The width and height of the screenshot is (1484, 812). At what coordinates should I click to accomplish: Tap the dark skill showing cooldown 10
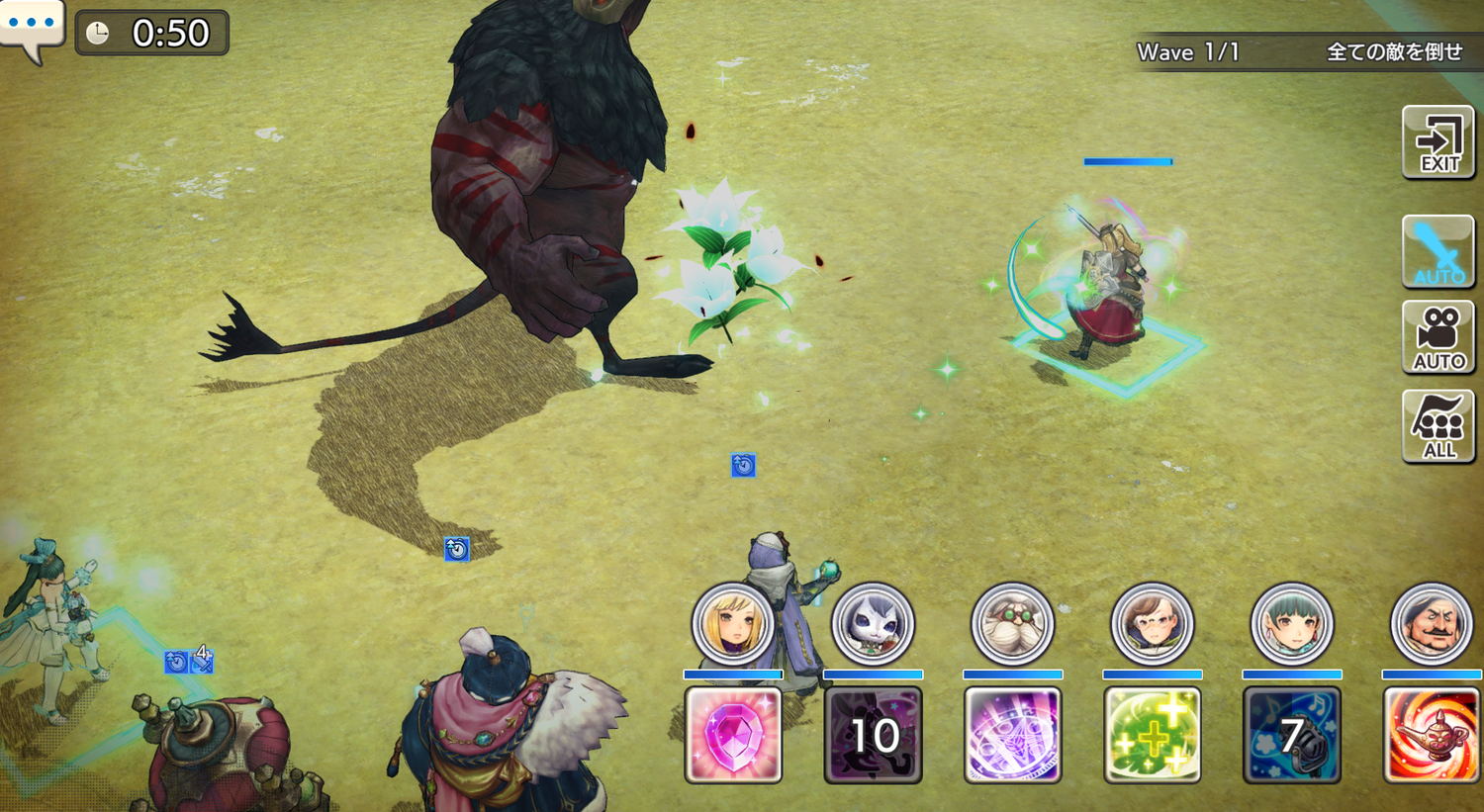tap(873, 735)
